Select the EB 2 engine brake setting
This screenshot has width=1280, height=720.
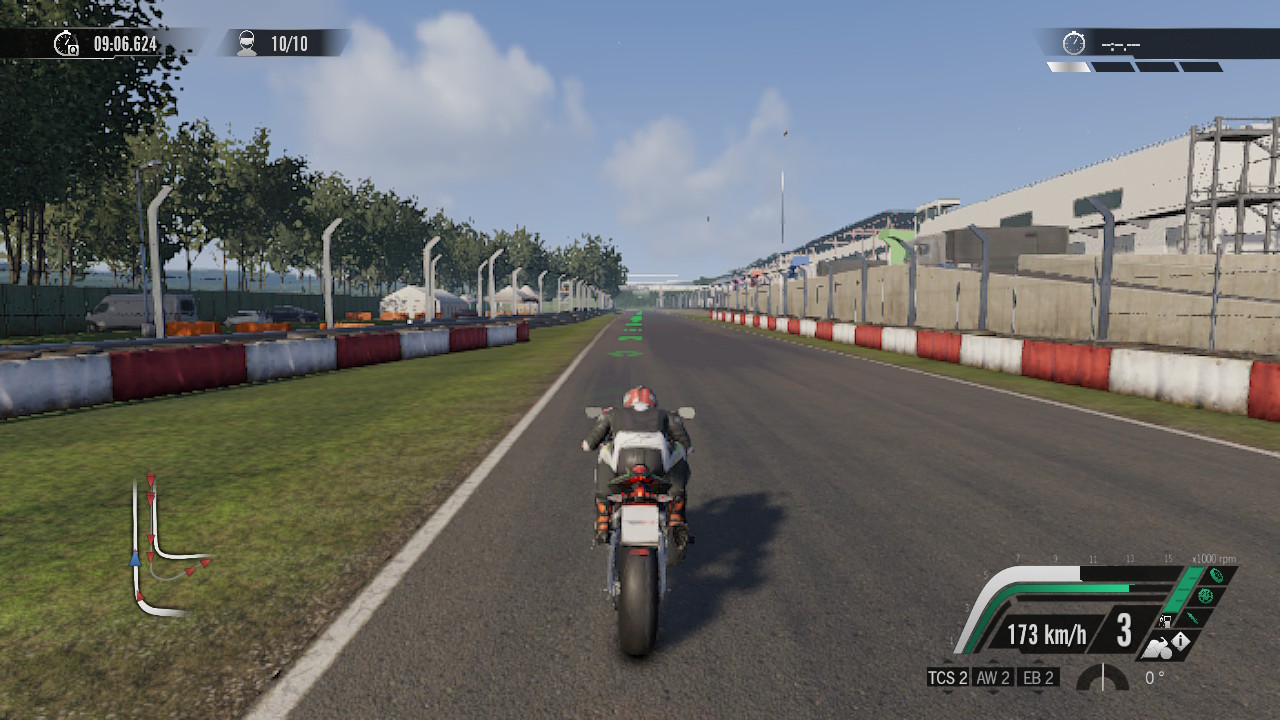point(1038,678)
